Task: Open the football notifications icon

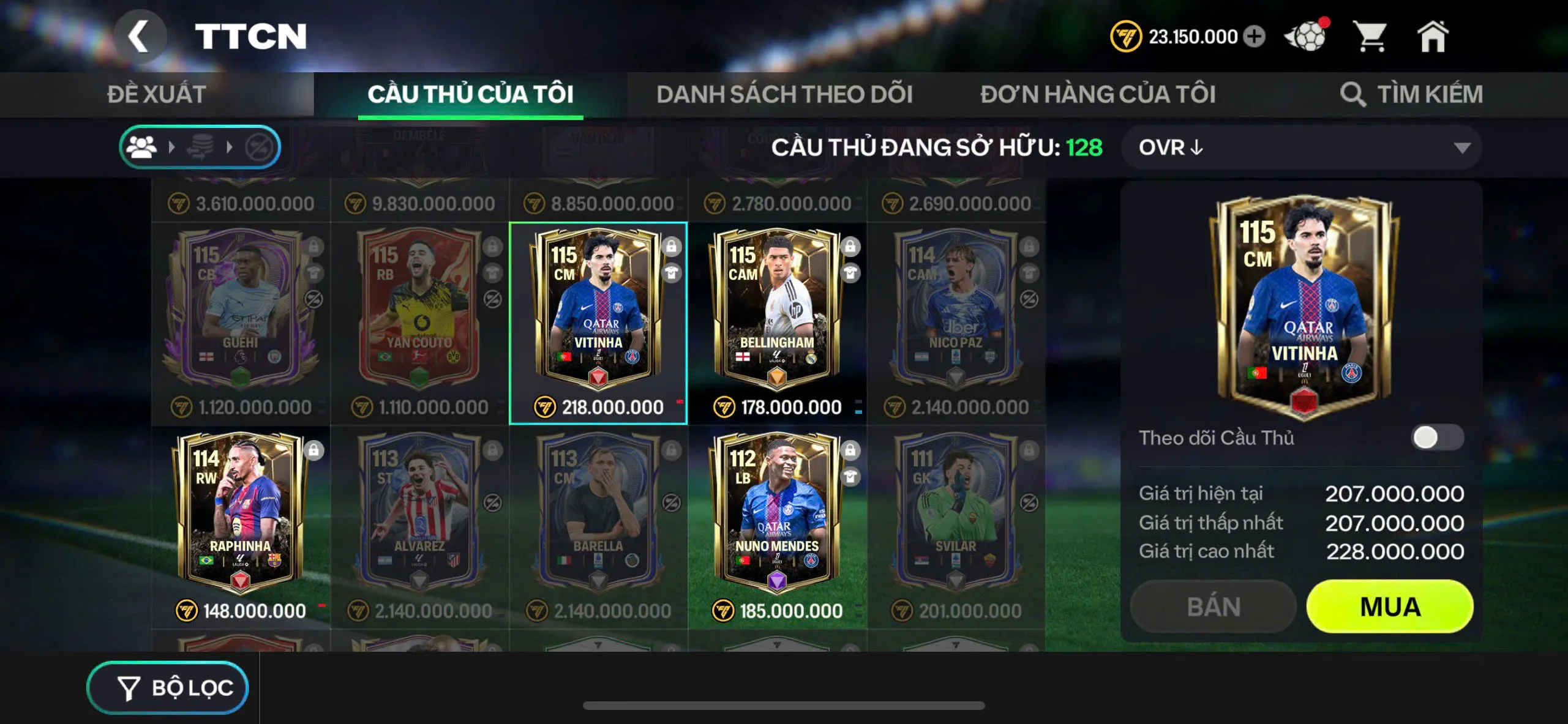Action: 1305,37
